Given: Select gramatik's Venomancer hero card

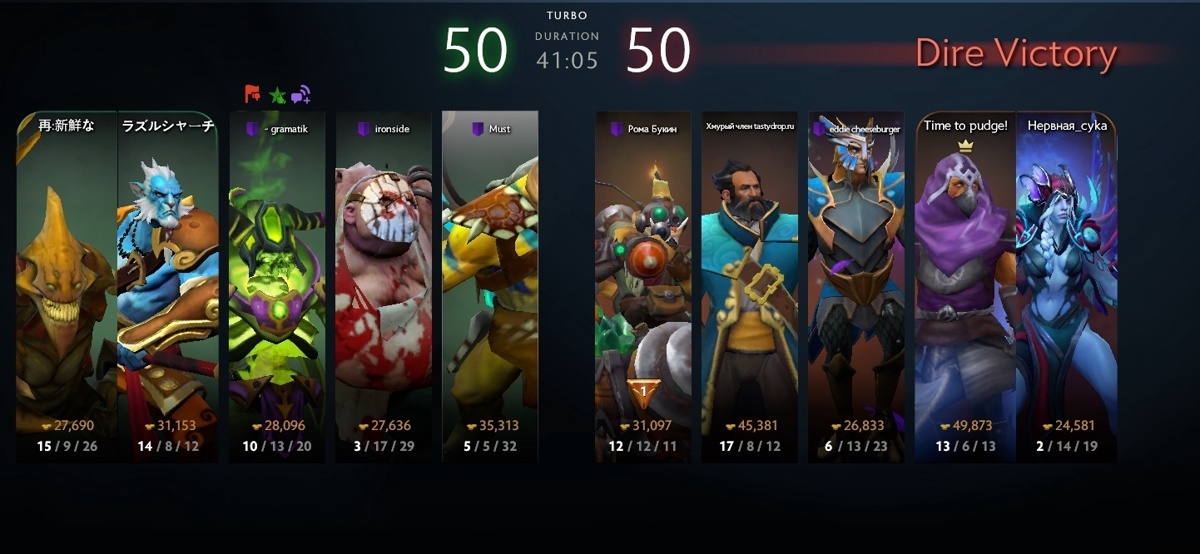Looking at the screenshot, I should pyautogui.click(x=278, y=285).
